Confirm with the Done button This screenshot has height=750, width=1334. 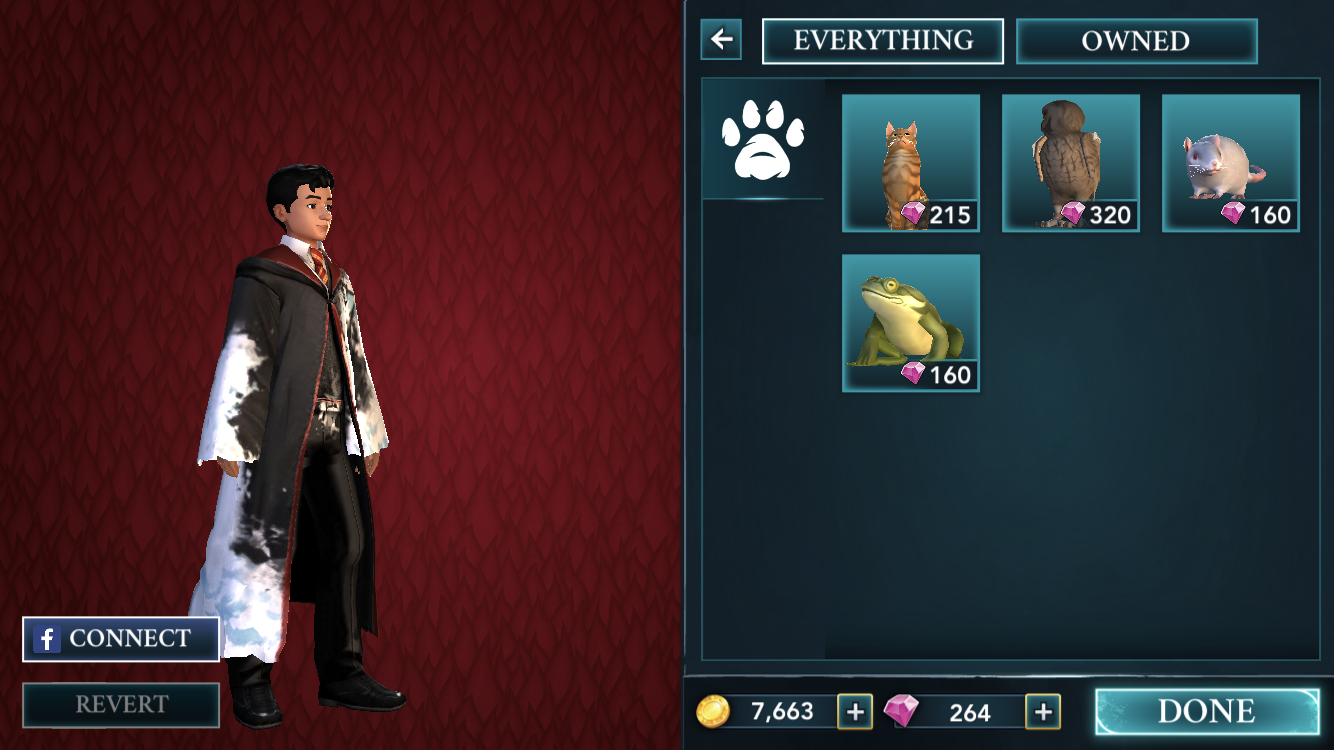point(1207,711)
